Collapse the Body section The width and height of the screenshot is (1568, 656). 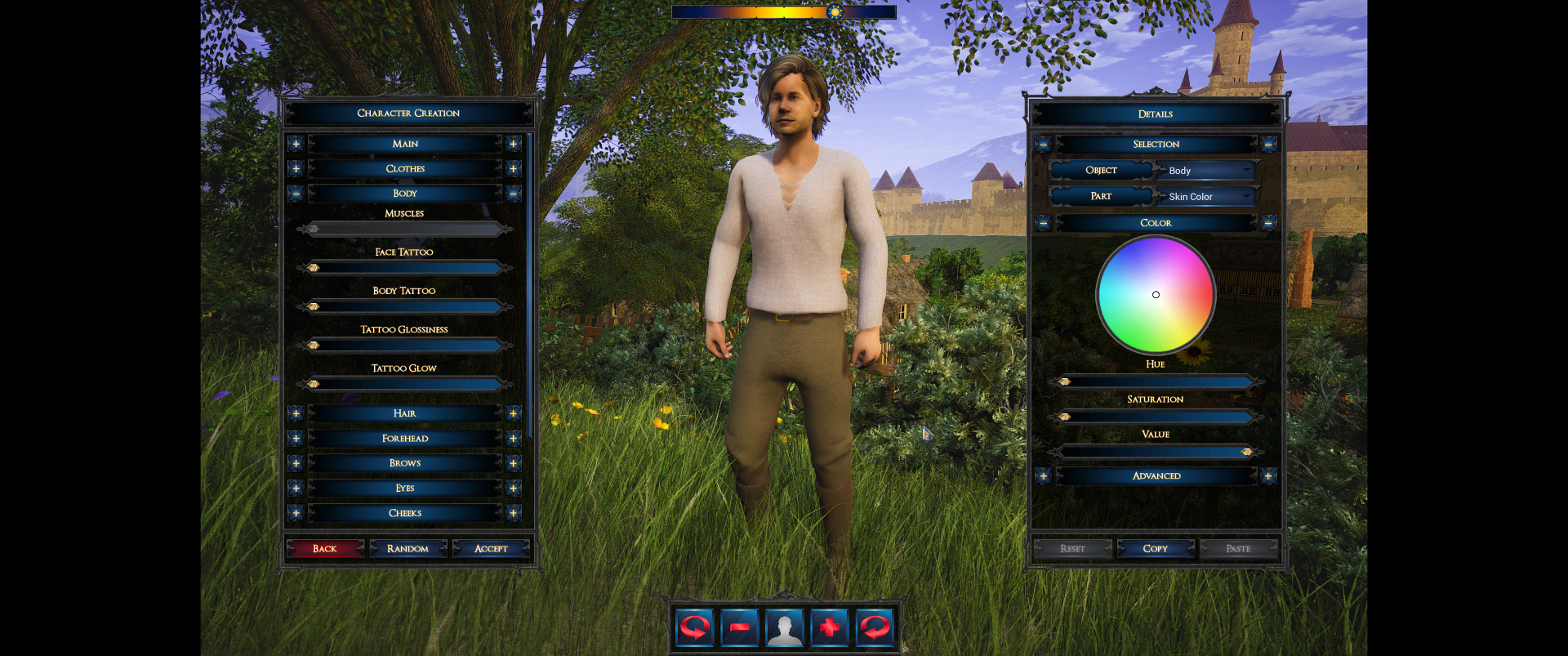pyautogui.click(x=405, y=194)
